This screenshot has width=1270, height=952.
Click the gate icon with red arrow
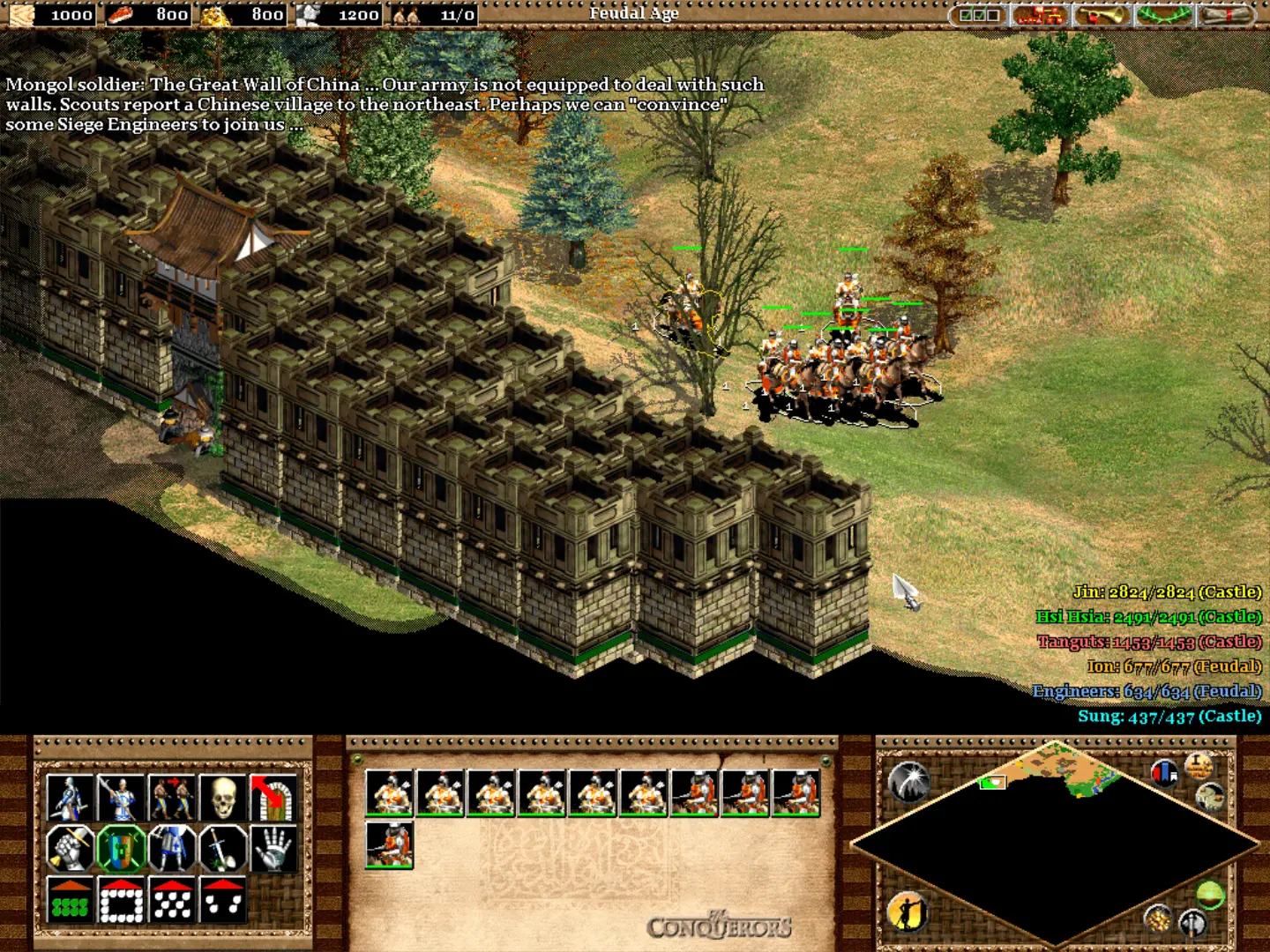tap(273, 798)
